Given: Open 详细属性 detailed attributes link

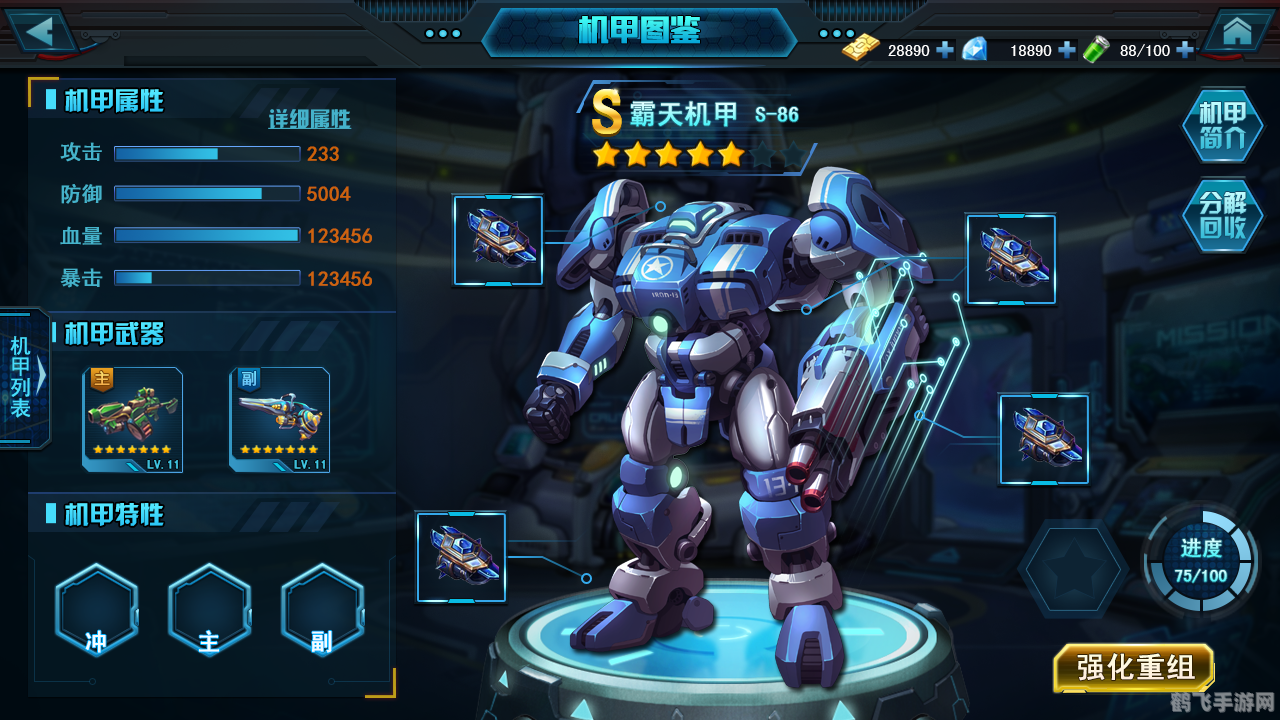Looking at the screenshot, I should (x=310, y=120).
